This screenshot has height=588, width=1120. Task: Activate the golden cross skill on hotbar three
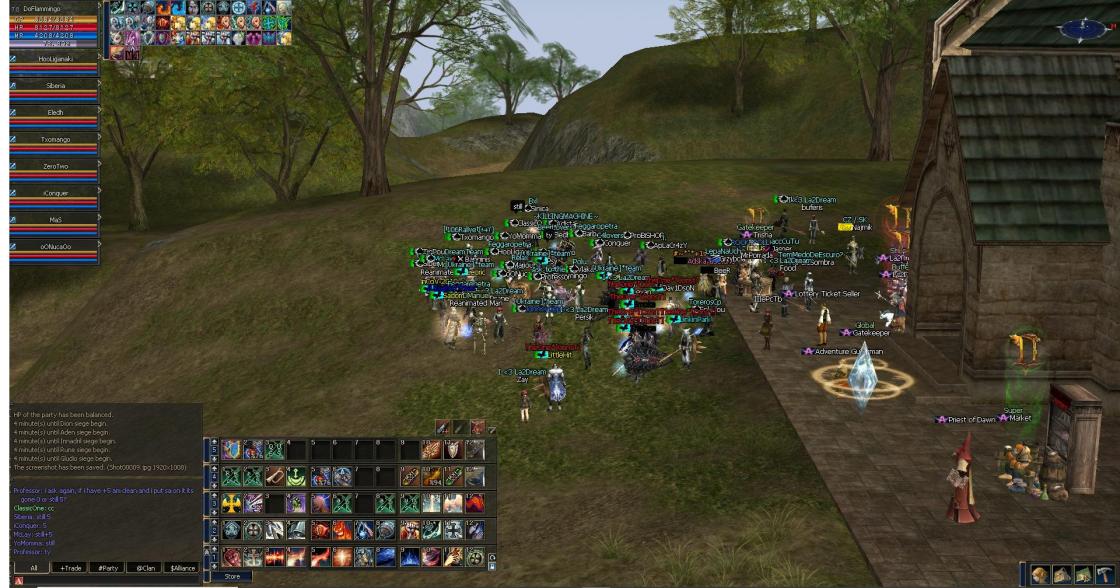[x=232, y=503]
